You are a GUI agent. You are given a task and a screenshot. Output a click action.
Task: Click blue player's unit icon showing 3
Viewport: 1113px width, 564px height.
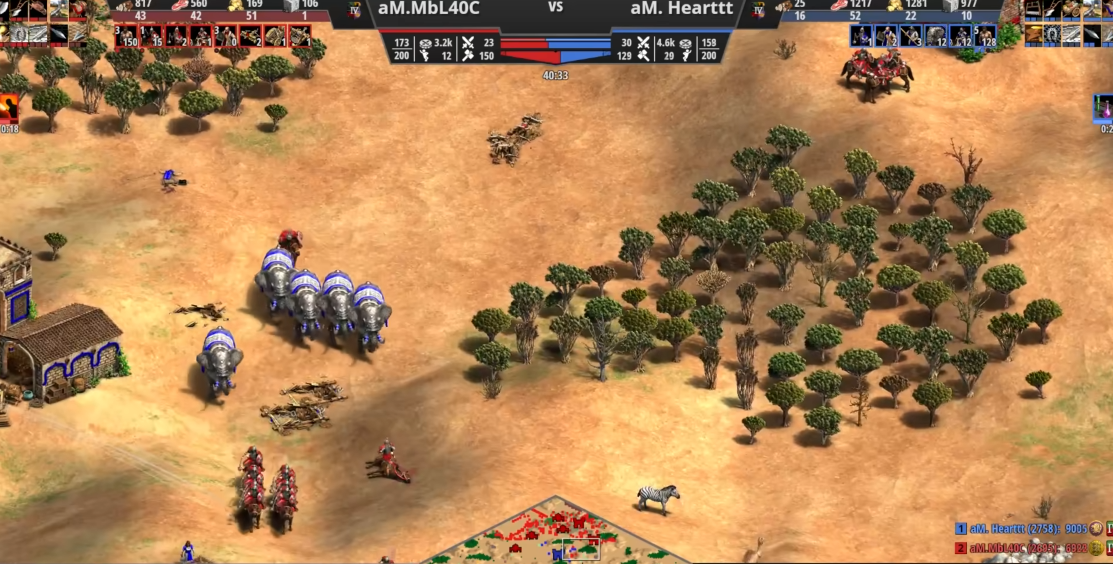click(911, 36)
